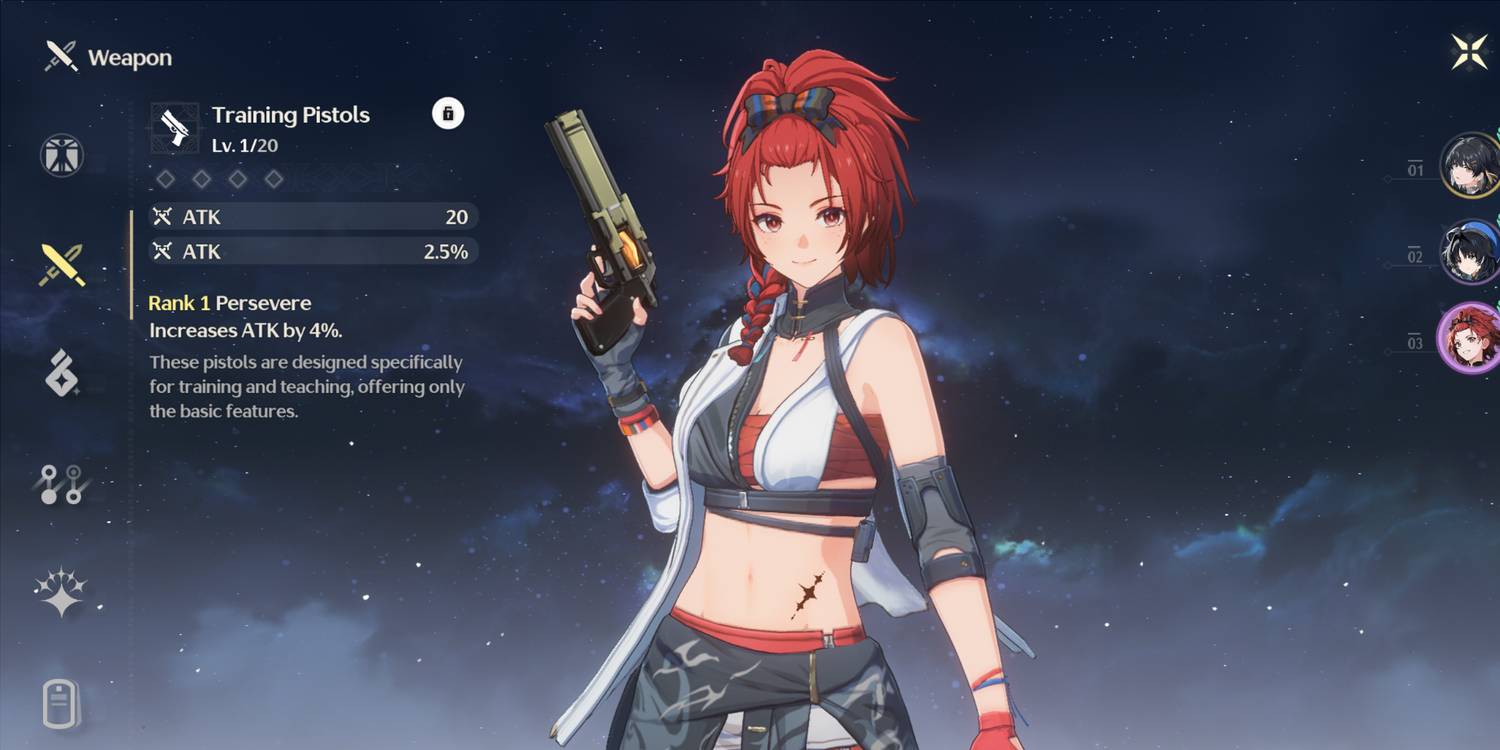Show the Resonance Chain star tab
The height and width of the screenshot is (750, 1500).
click(62, 592)
